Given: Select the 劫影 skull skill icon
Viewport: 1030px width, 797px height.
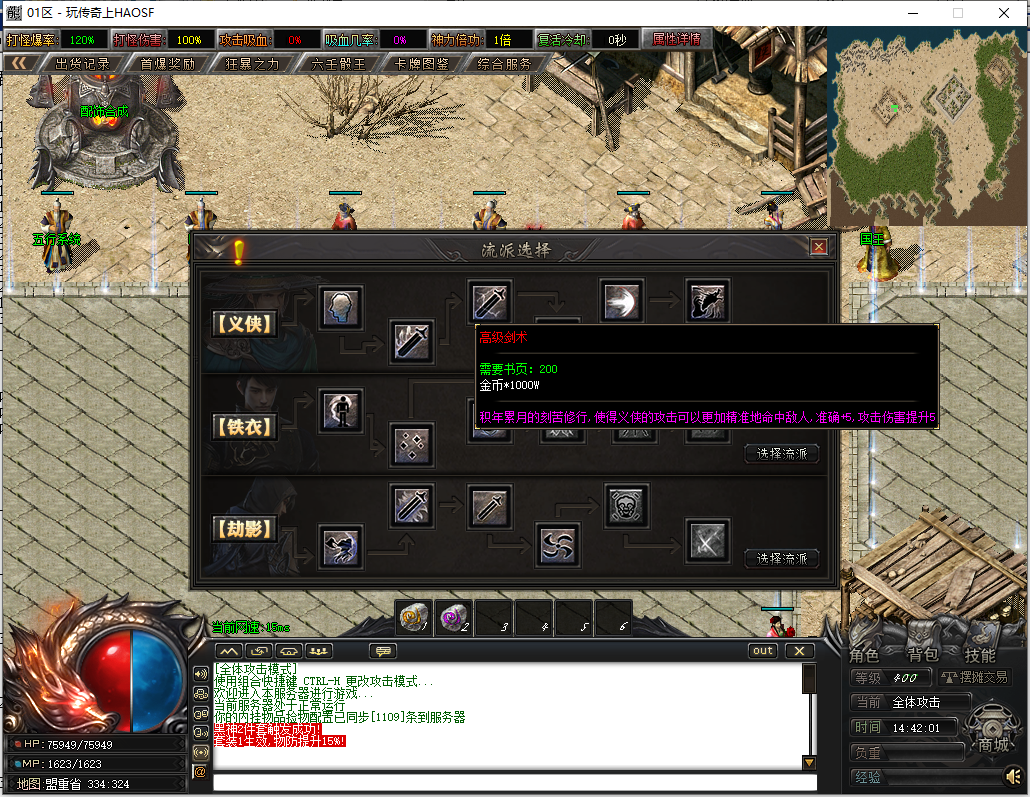Looking at the screenshot, I should [x=626, y=505].
